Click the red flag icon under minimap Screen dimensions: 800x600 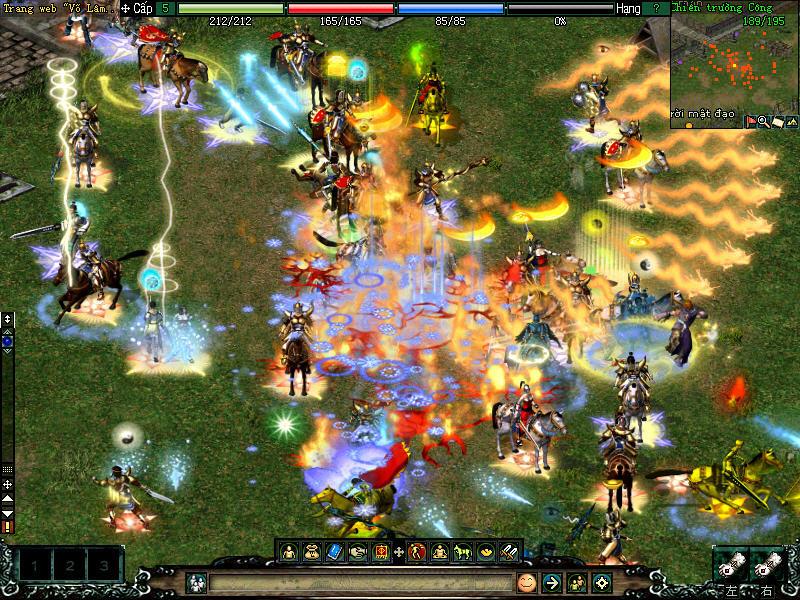[x=750, y=121]
